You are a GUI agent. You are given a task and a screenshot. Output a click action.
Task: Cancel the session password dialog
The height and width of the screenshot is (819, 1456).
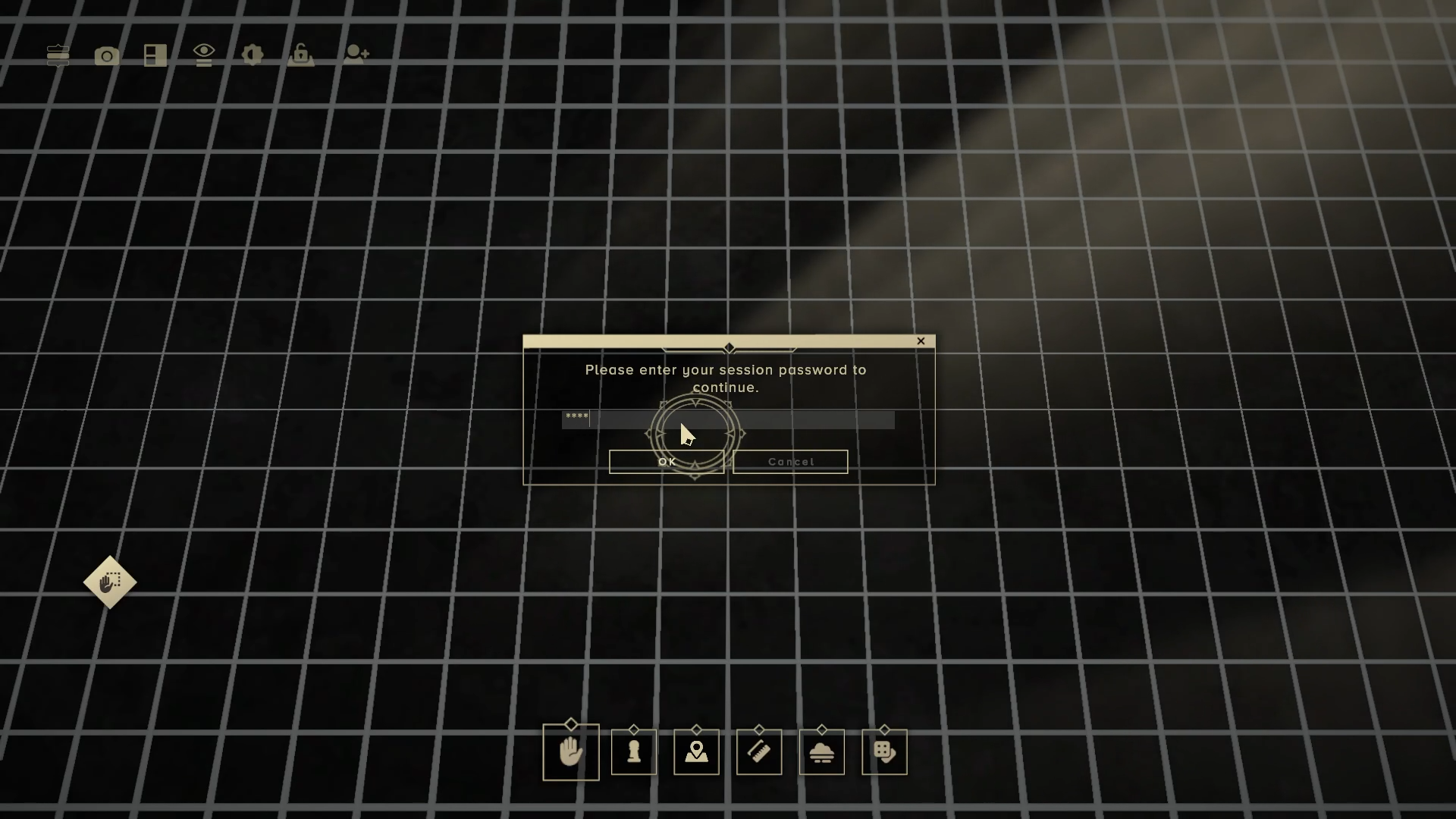tap(790, 461)
